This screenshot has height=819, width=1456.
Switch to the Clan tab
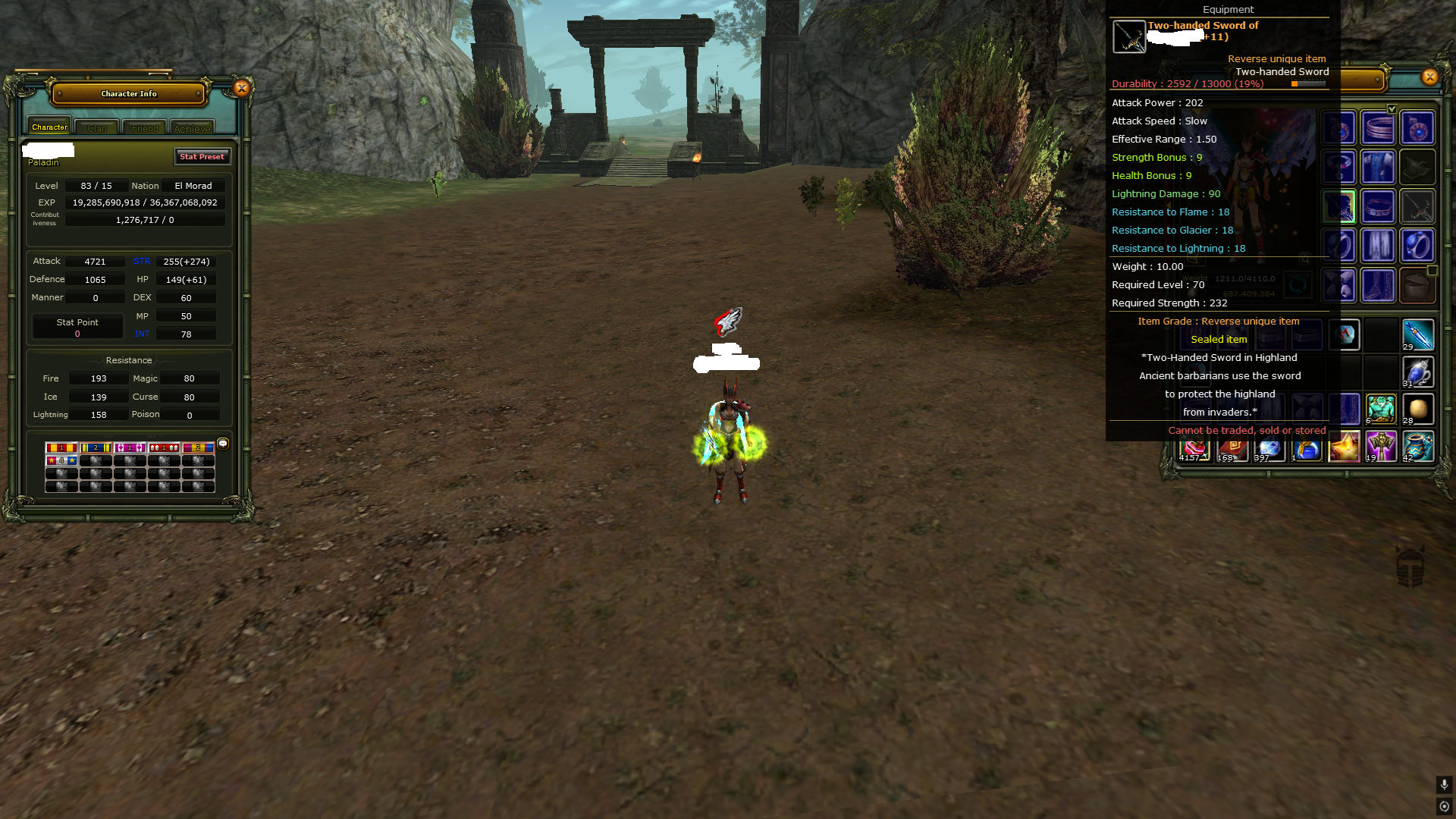pos(96,127)
